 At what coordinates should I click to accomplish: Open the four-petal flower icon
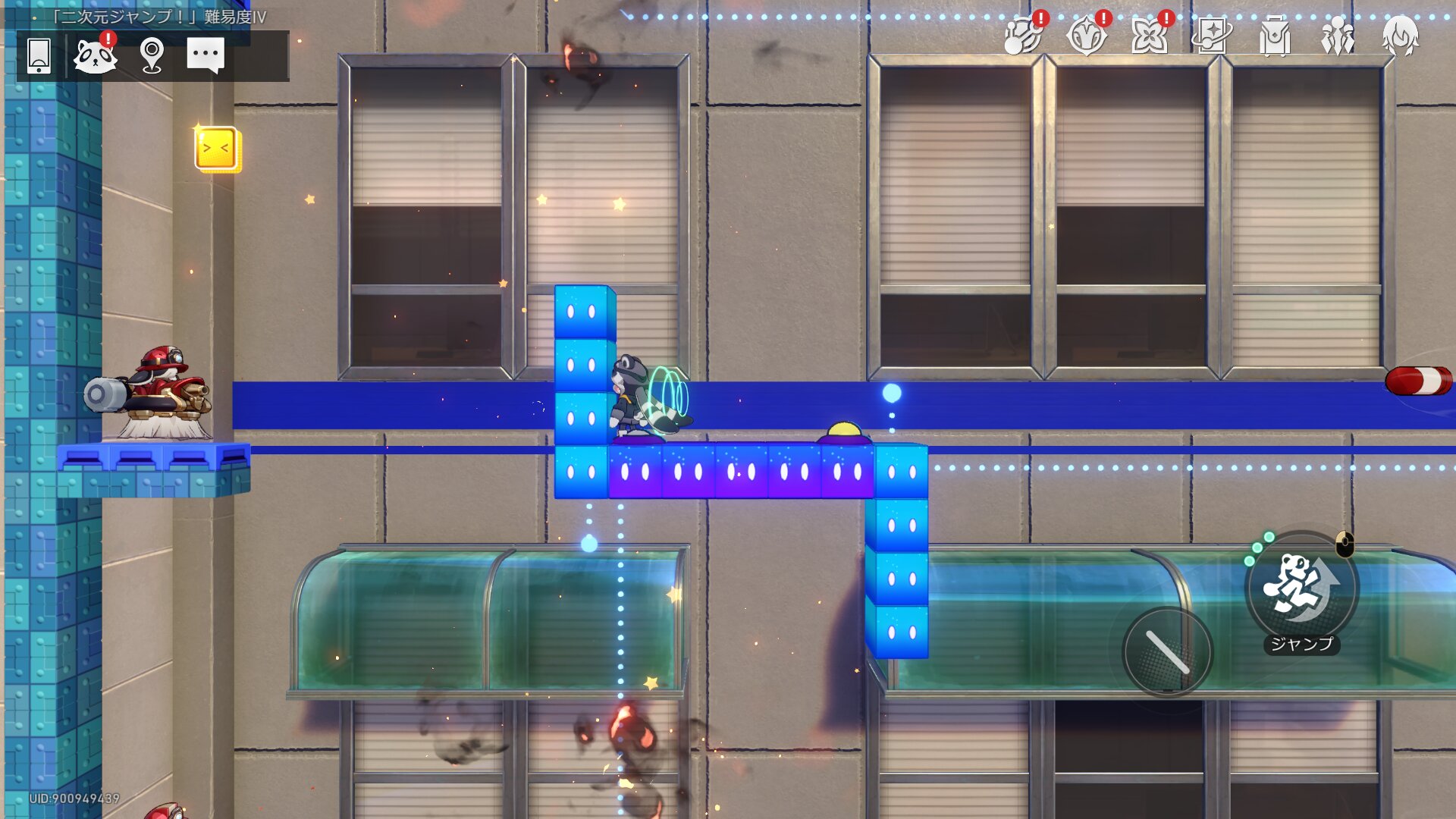1149,36
